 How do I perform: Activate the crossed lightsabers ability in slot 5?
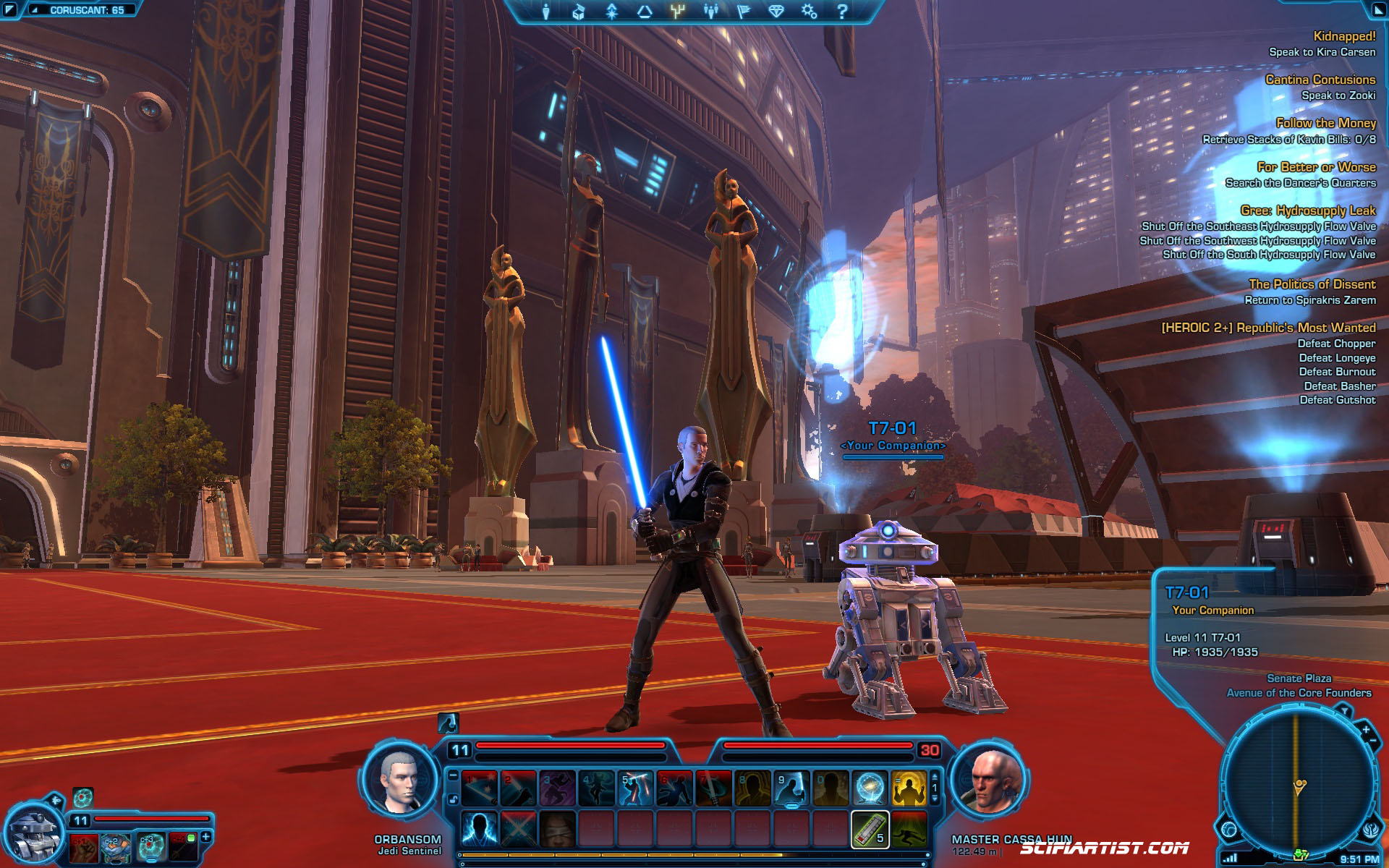point(636,788)
